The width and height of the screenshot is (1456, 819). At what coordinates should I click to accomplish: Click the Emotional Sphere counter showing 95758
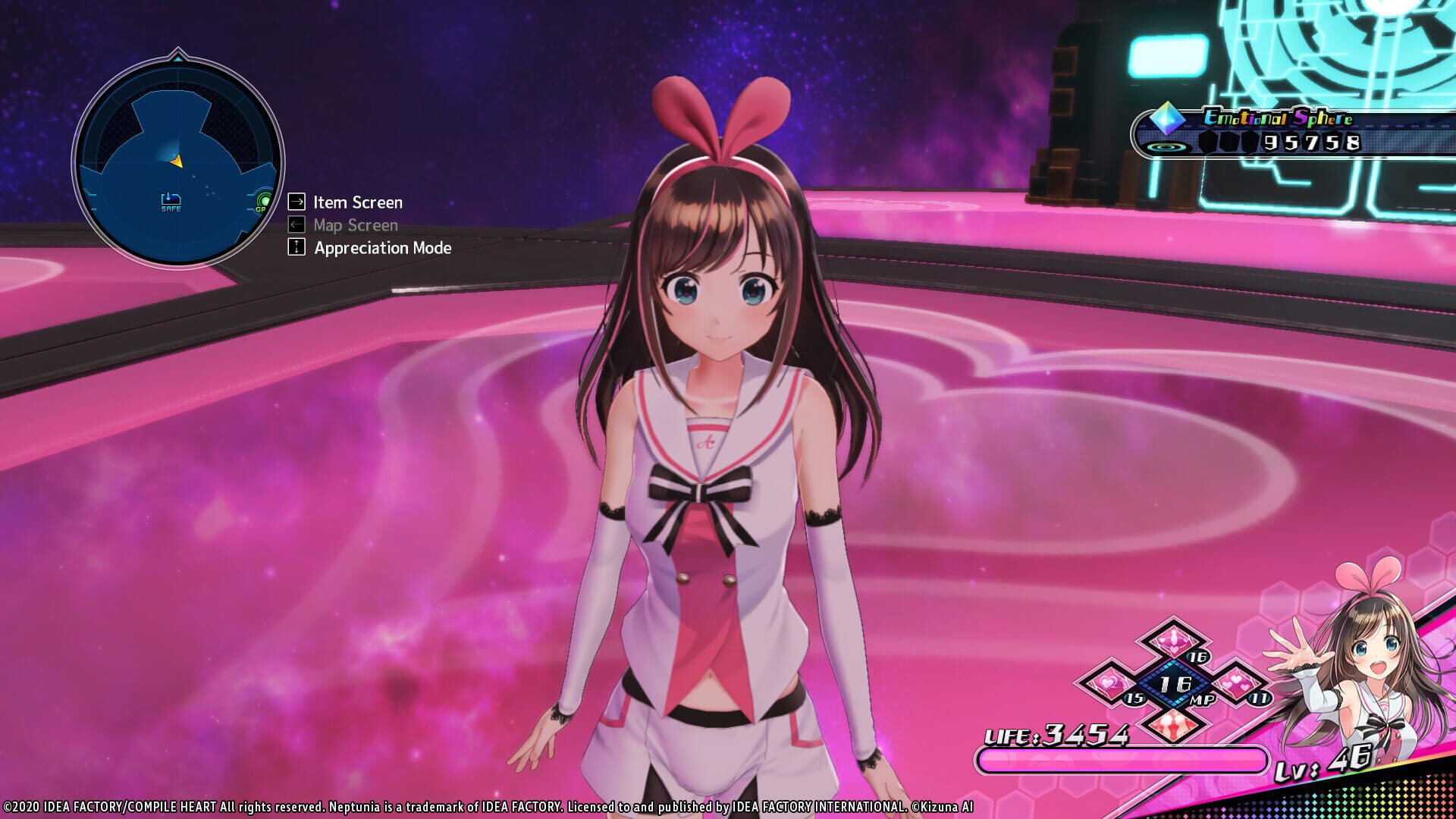pos(1312,143)
